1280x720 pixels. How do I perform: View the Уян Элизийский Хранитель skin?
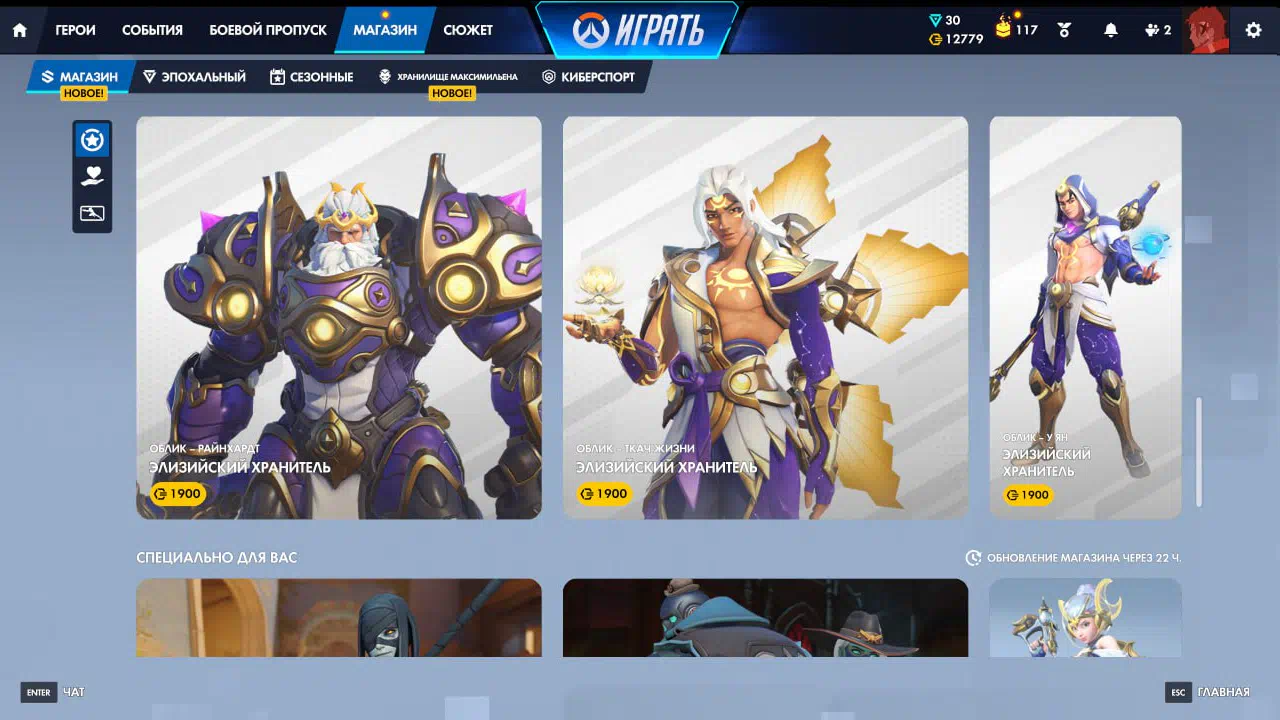(1085, 318)
